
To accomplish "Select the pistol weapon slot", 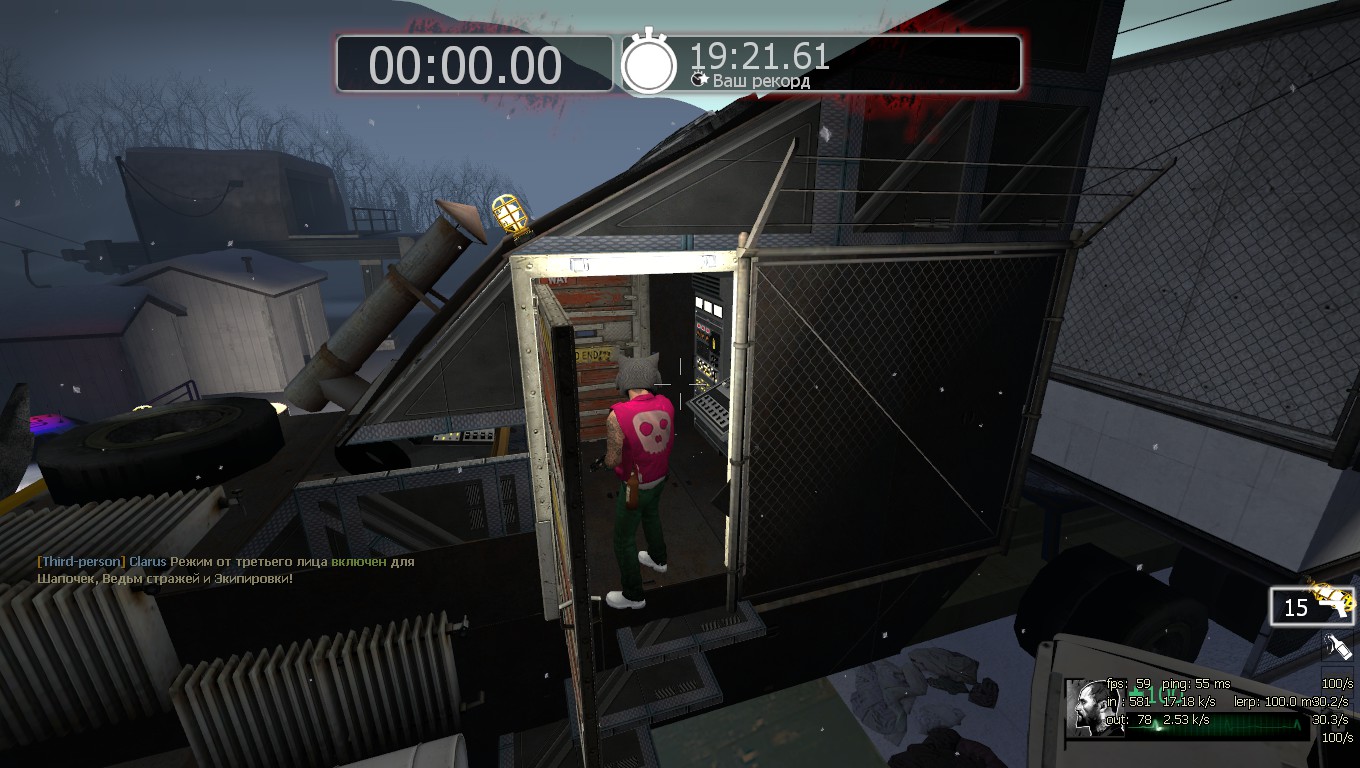I will point(1312,606).
